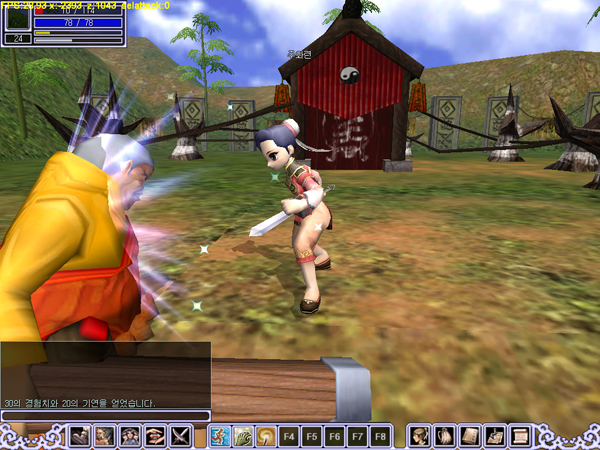Select the empty F8 hotkey slot
Viewport: 600px width, 450px height.
[x=380, y=436]
